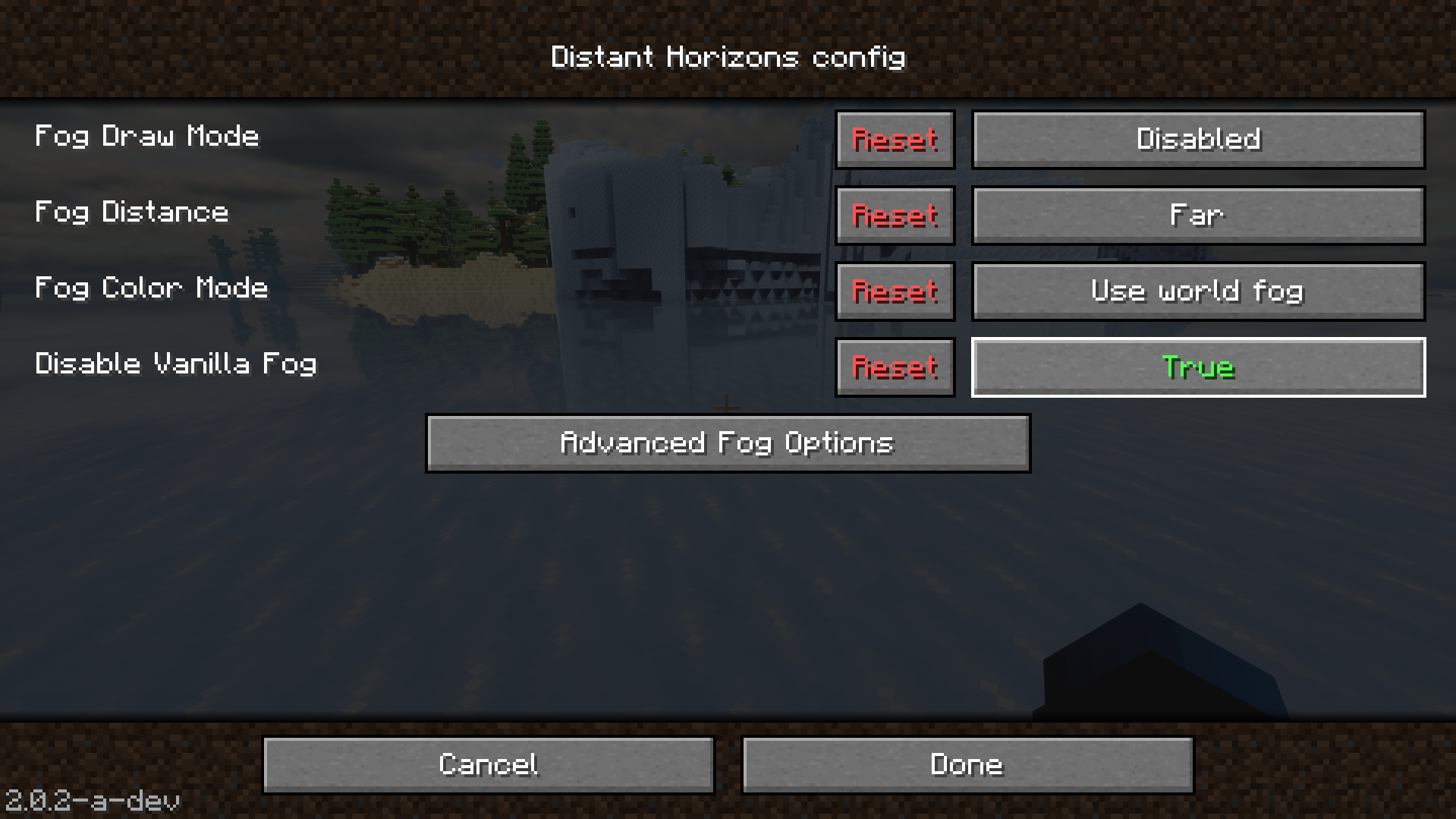This screenshot has width=1456, height=819.
Task: Select the Fog Distance label
Action: (x=133, y=213)
